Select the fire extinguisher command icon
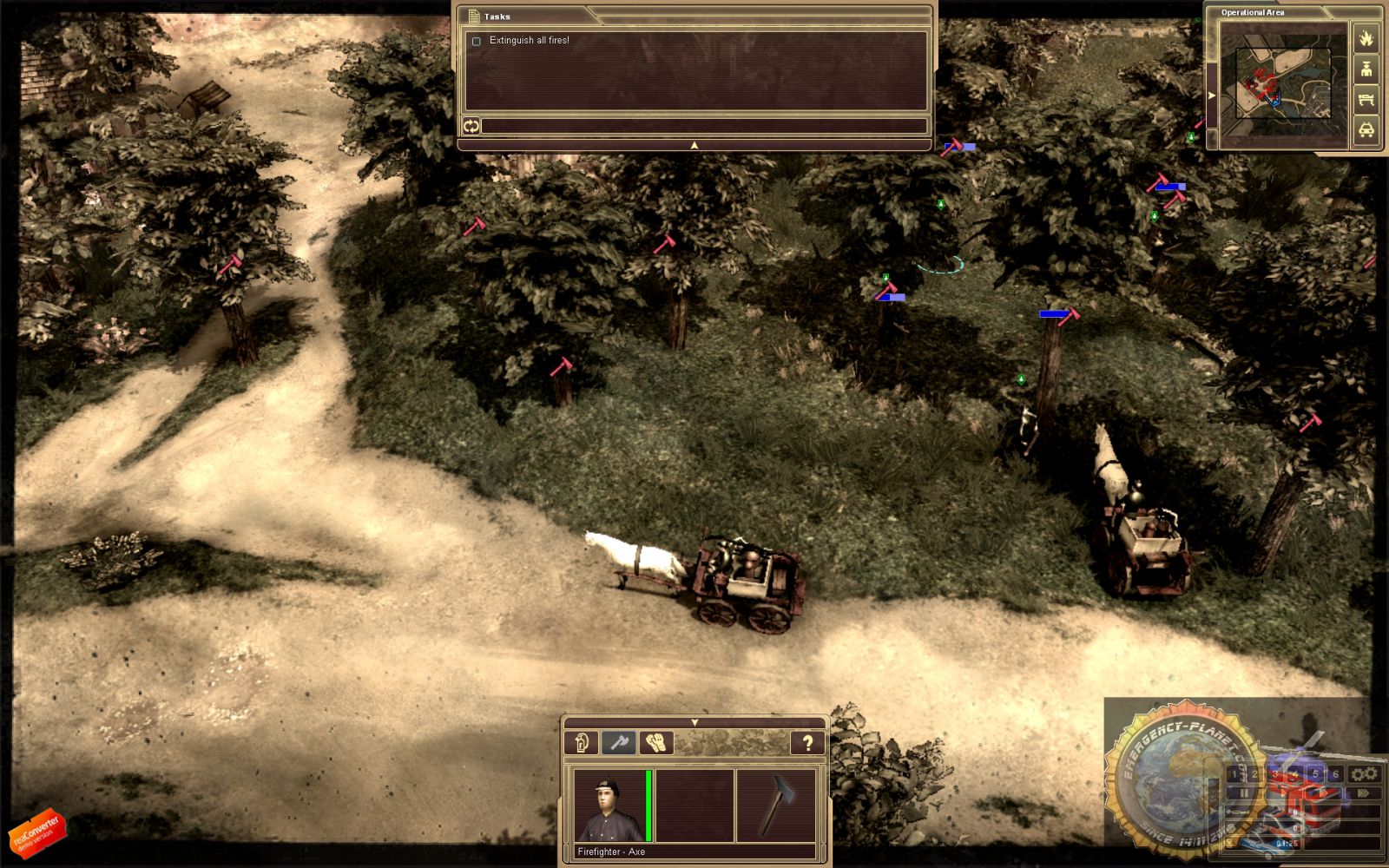The image size is (1389, 868). pyautogui.click(x=582, y=742)
